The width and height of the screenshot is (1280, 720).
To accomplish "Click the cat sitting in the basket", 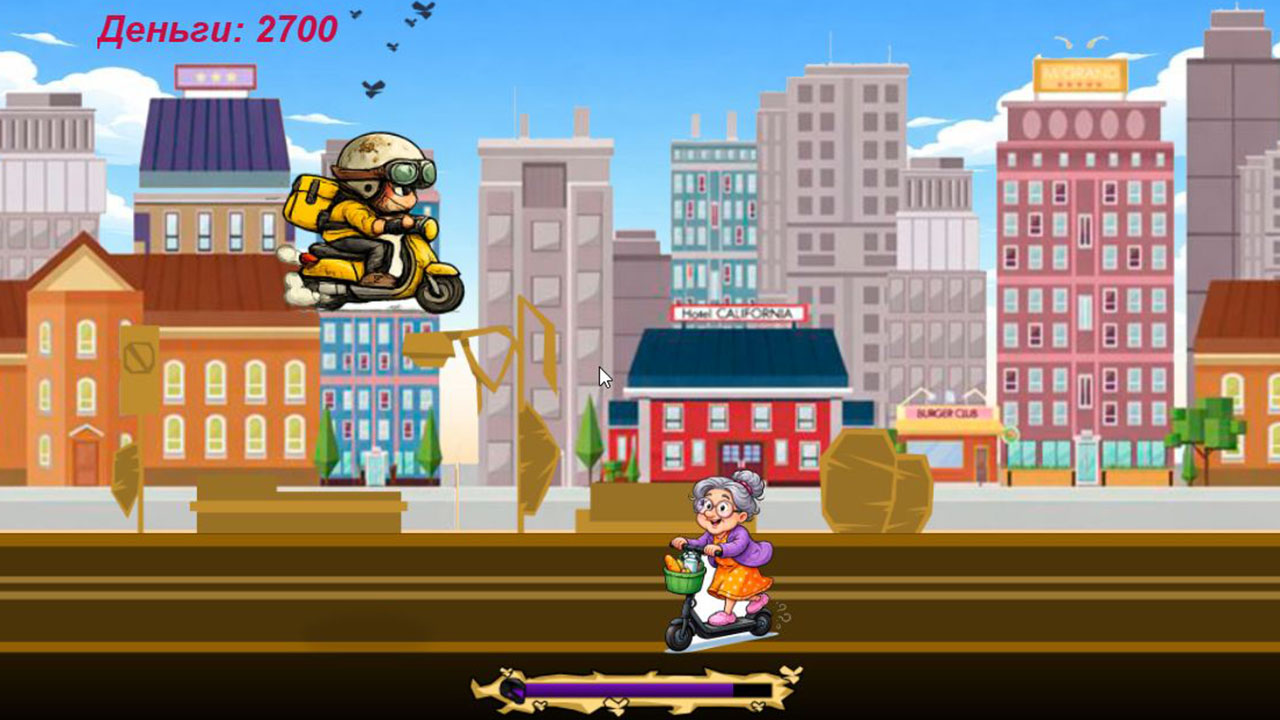I will pos(690,558).
